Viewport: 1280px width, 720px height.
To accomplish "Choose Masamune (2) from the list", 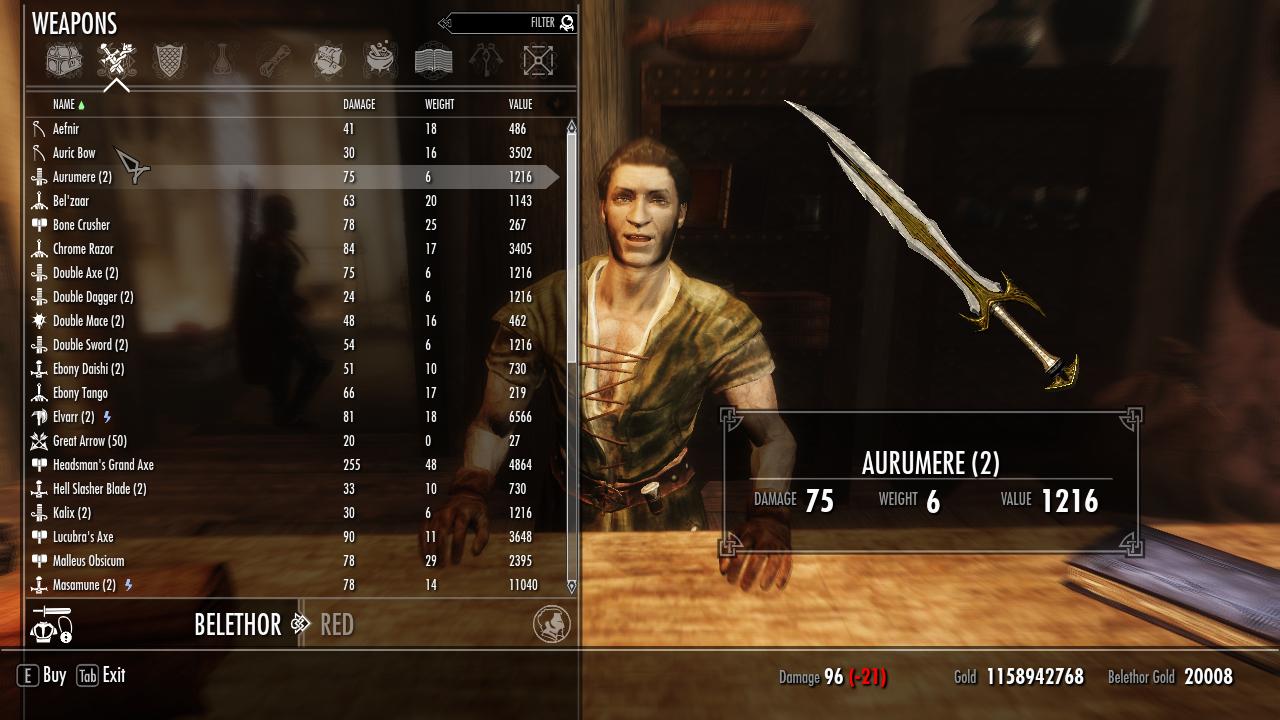I will pos(84,585).
